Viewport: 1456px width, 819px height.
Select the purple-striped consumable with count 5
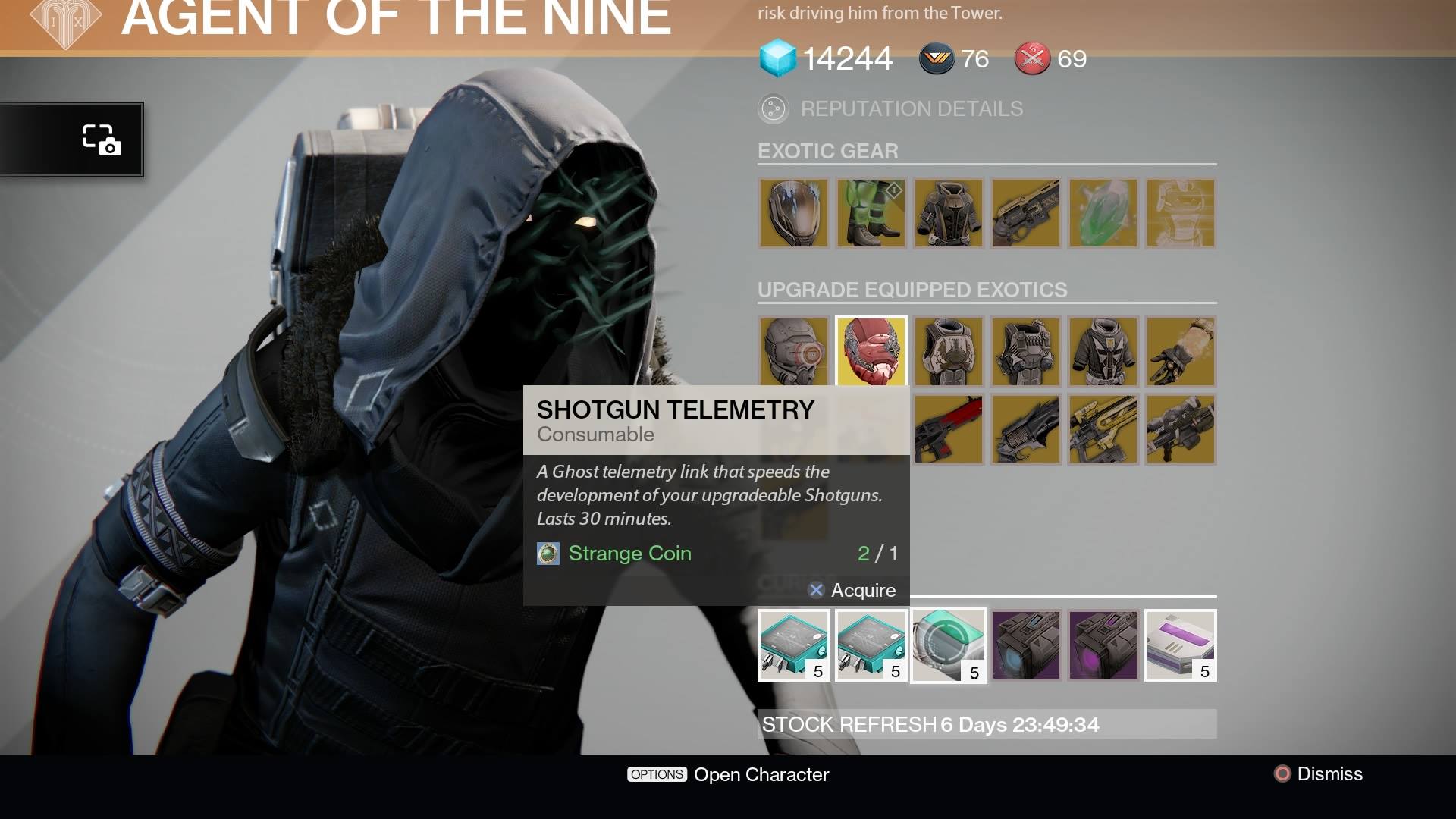1180,645
